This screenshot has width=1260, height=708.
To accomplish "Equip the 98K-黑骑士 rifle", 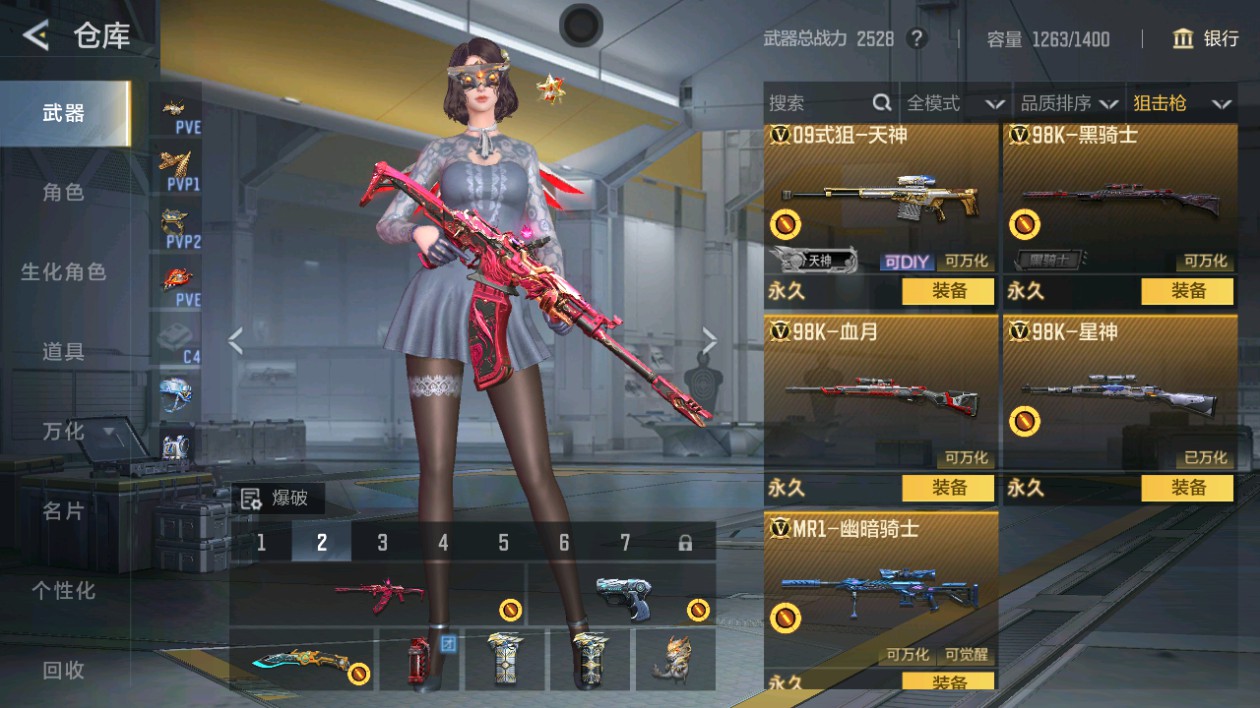I will coord(1188,291).
